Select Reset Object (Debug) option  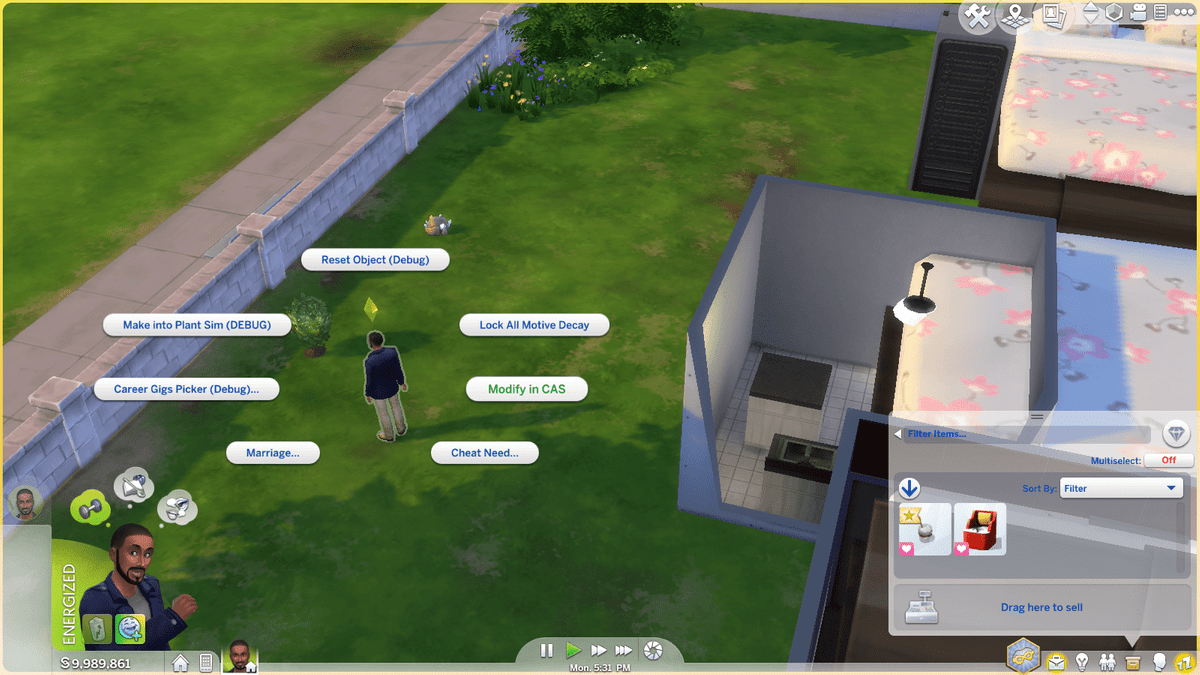click(375, 260)
